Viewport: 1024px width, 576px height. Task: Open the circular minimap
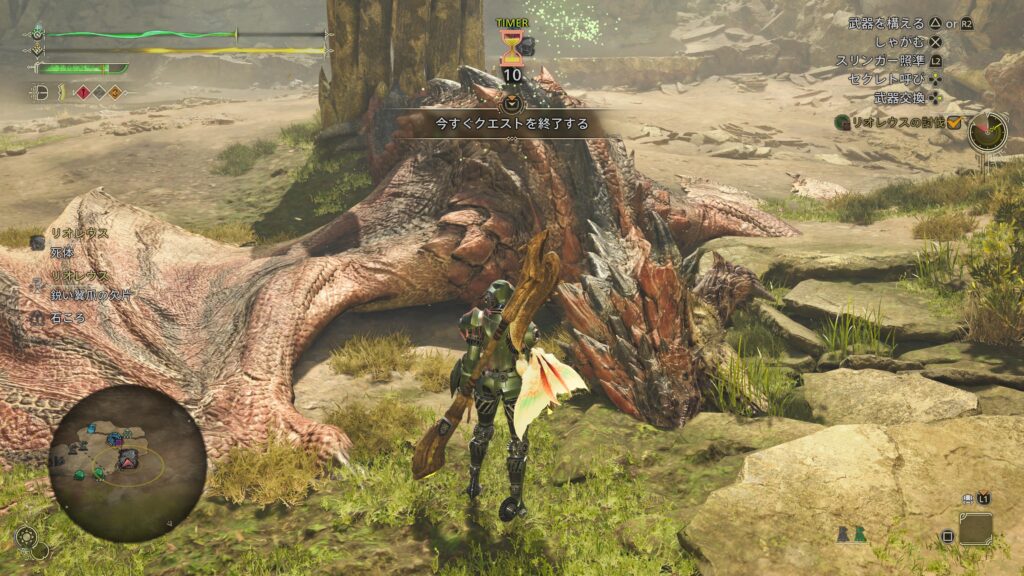tap(127, 463)
